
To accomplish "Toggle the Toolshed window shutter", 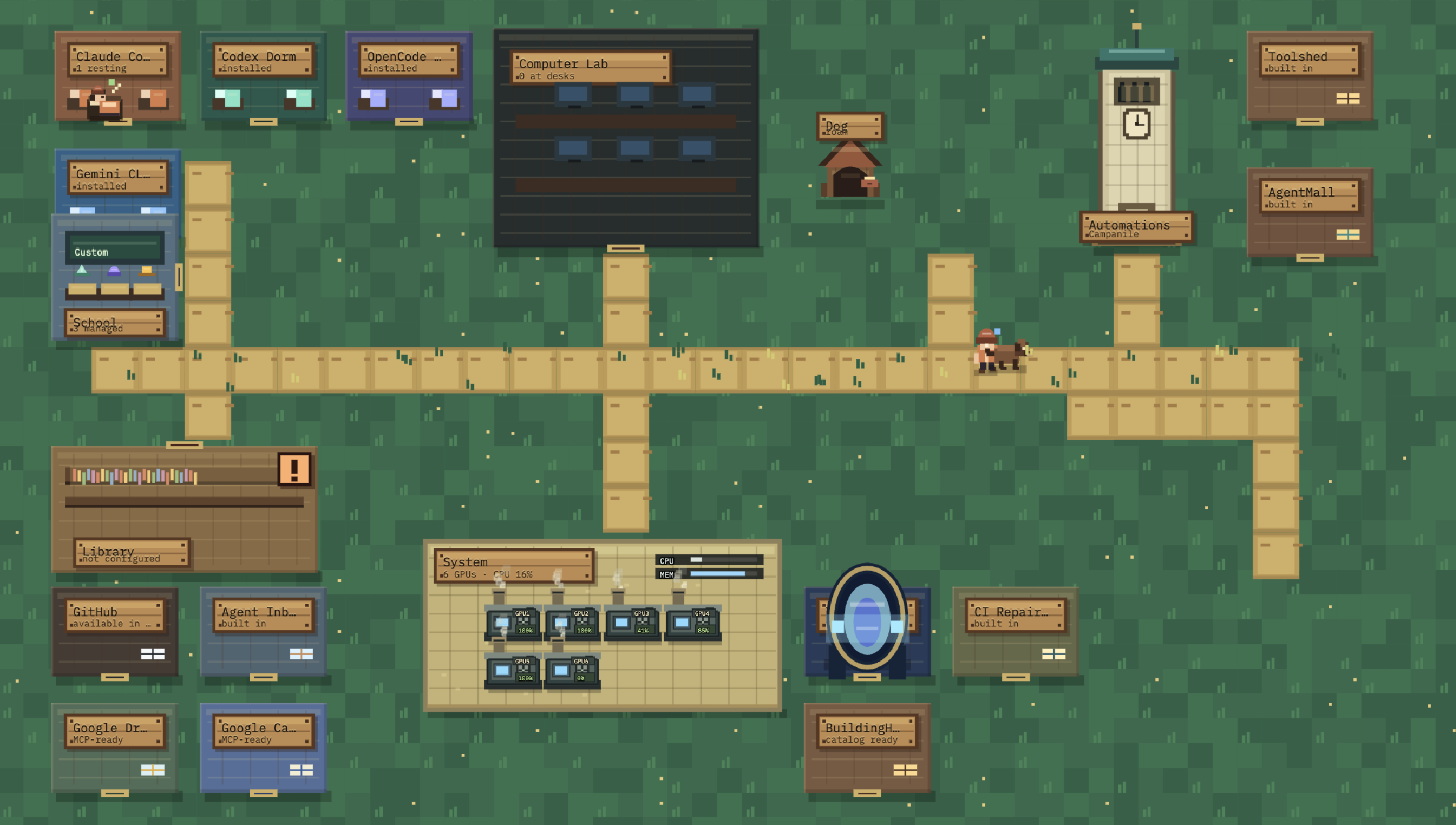I will [x=1349, y=99].
